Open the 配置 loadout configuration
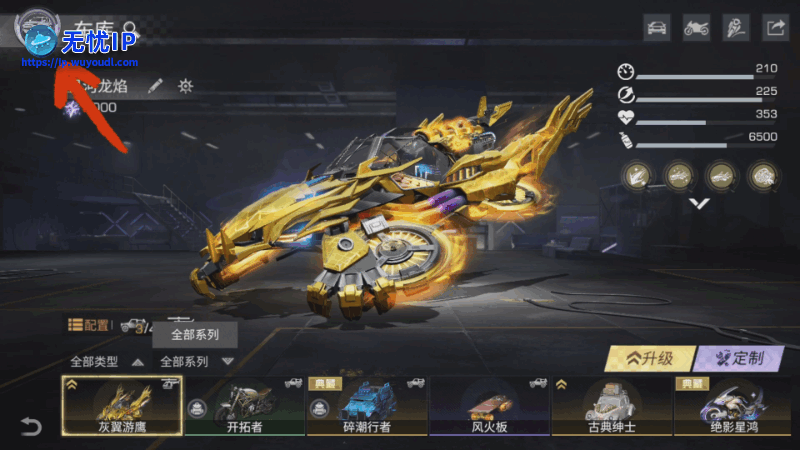The height and width of the screenshot is (450, 800). (x=90, y=325)
